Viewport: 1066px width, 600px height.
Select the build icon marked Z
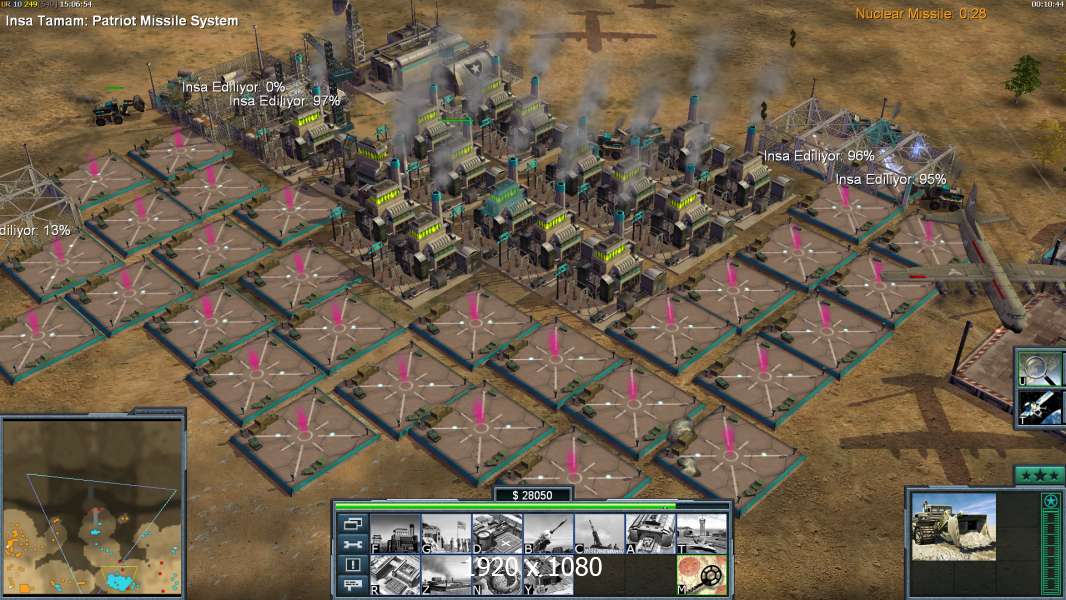445,574
